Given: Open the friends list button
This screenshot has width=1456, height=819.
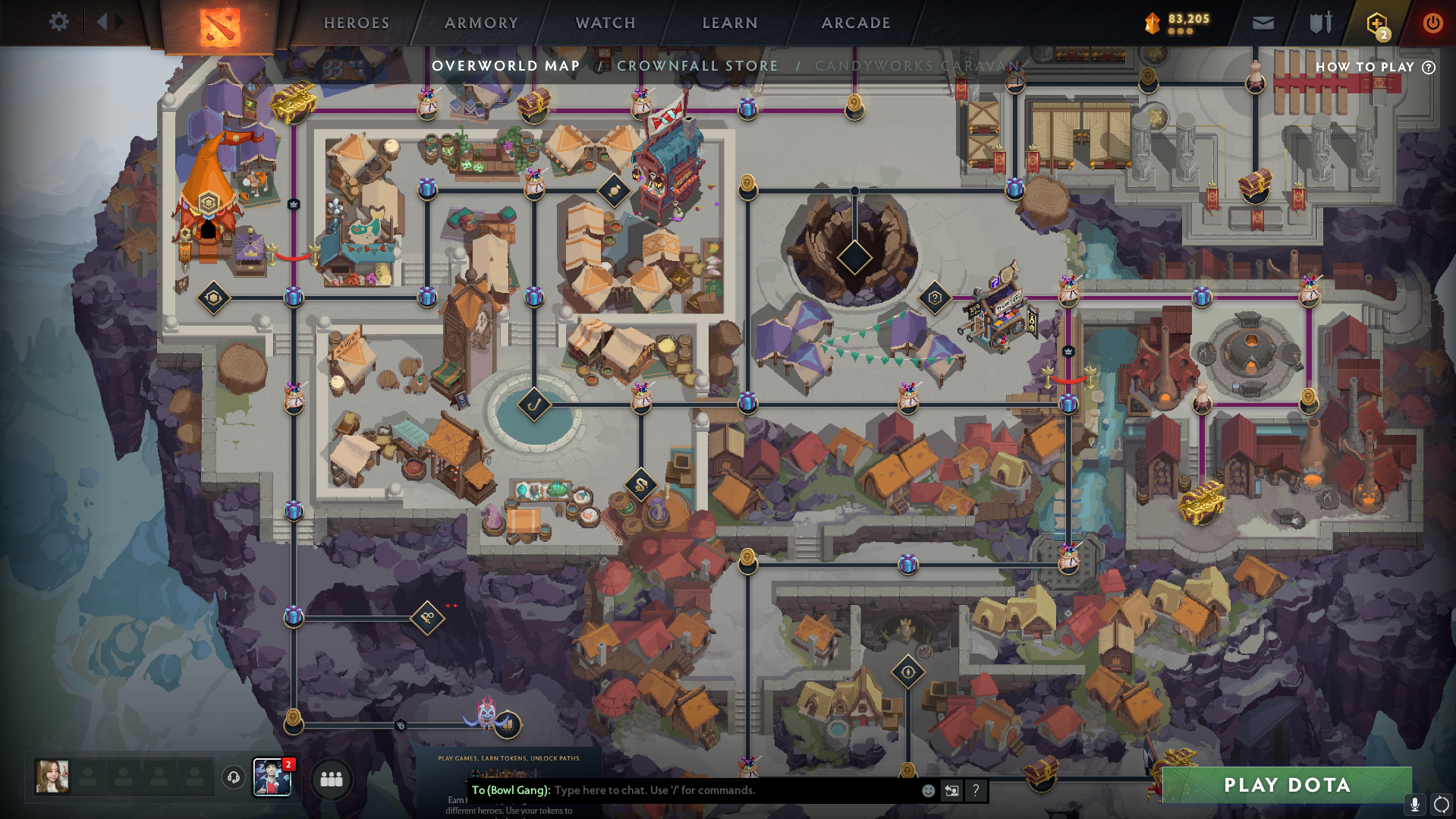Looking at the screenshot, I should pyautogui.click(x=332, y=779).
